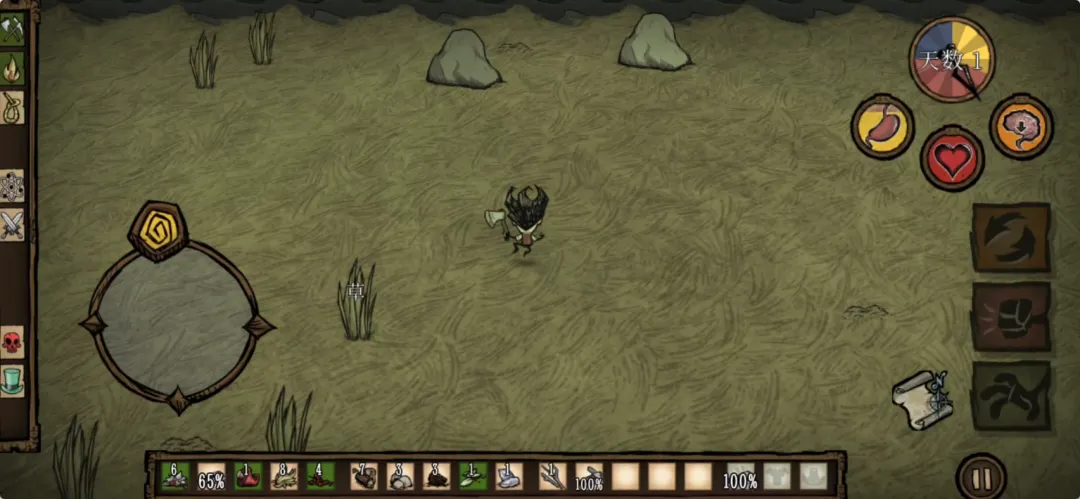Viewport: 1080px width, 499px height.
Task: Click the day counter clock
Action: point(951,60)
